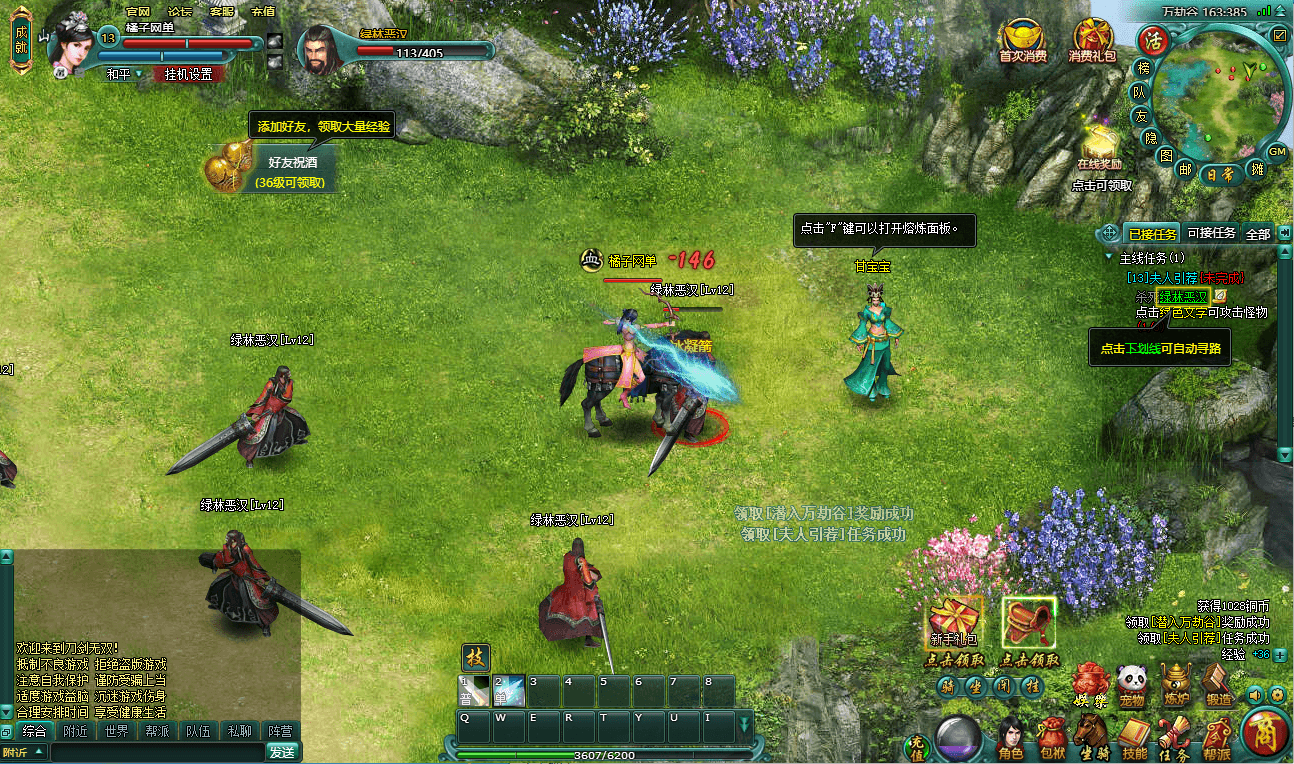Open the red 商 shop button
The image size is (1294, 764).
tap(1264, 732)
